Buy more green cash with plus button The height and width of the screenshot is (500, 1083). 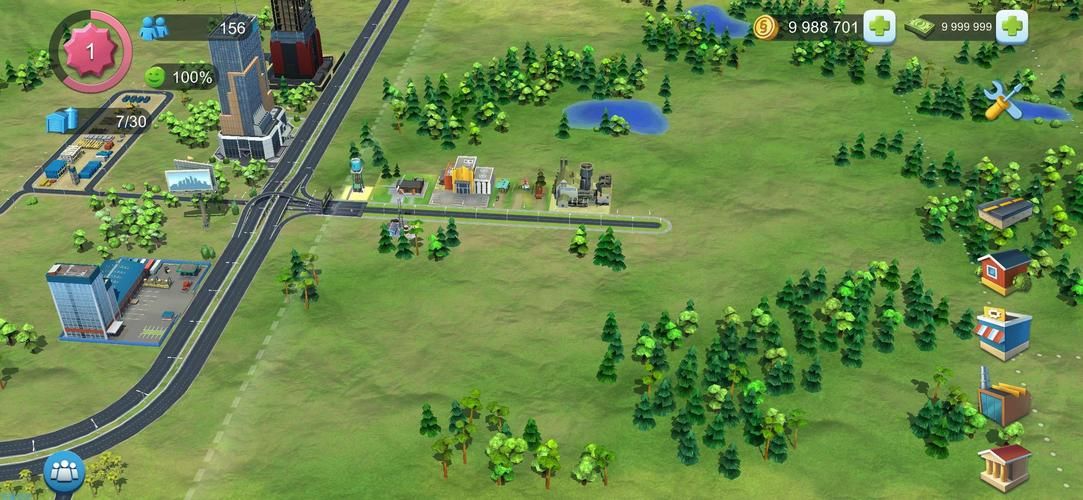pyautogui.click(x=1011, y=27)
